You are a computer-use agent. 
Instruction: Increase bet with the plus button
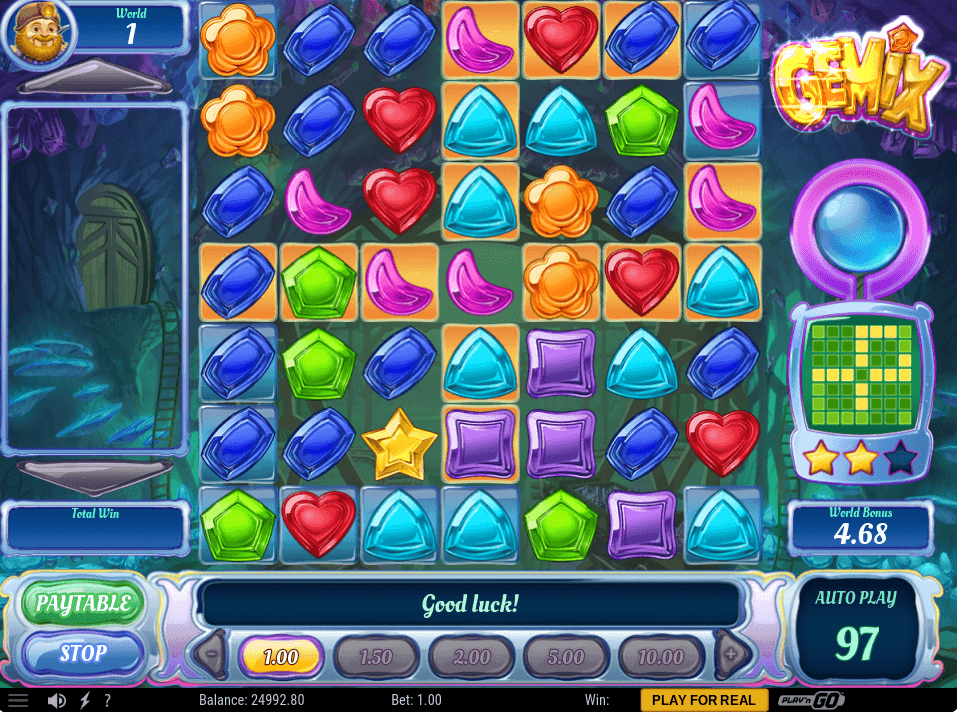click(x=731, y=656)
